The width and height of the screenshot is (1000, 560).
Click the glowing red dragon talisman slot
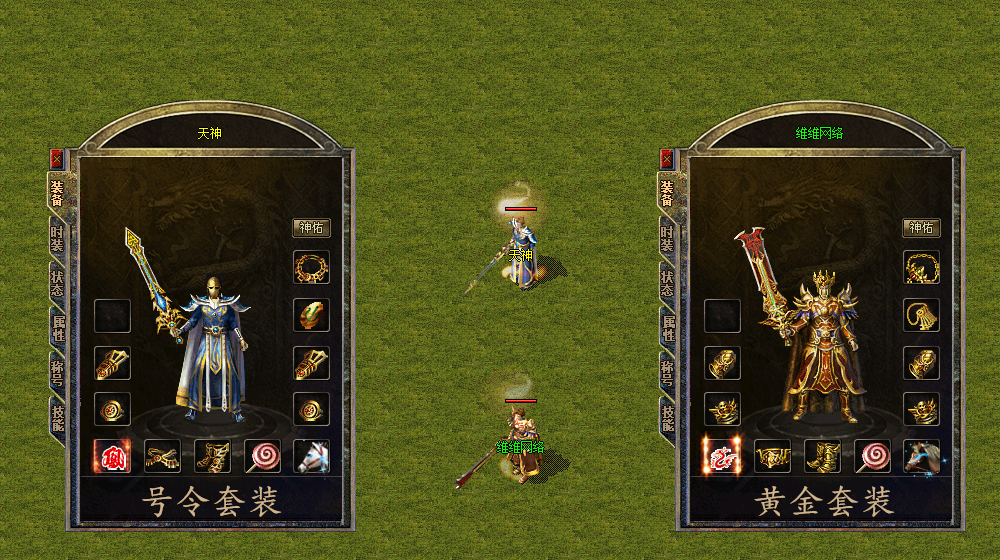point(721,456)
